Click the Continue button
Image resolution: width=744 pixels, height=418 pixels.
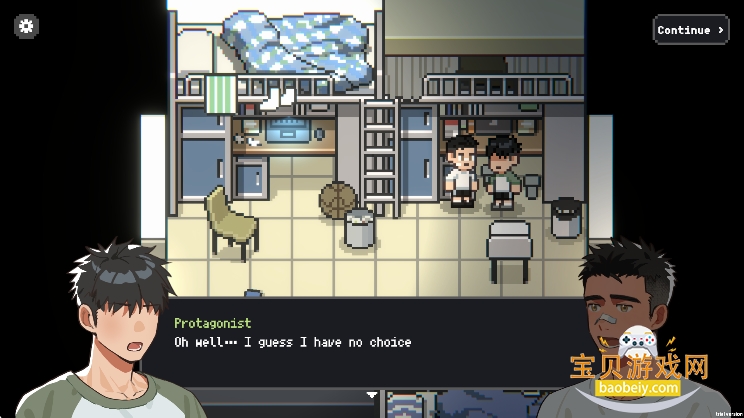(x=690, y=30)
